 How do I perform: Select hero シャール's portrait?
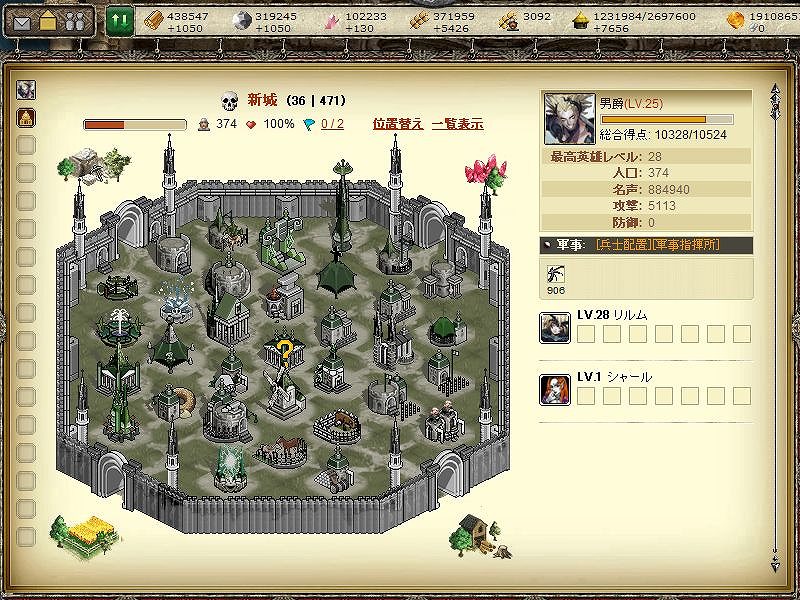point(555,389)
